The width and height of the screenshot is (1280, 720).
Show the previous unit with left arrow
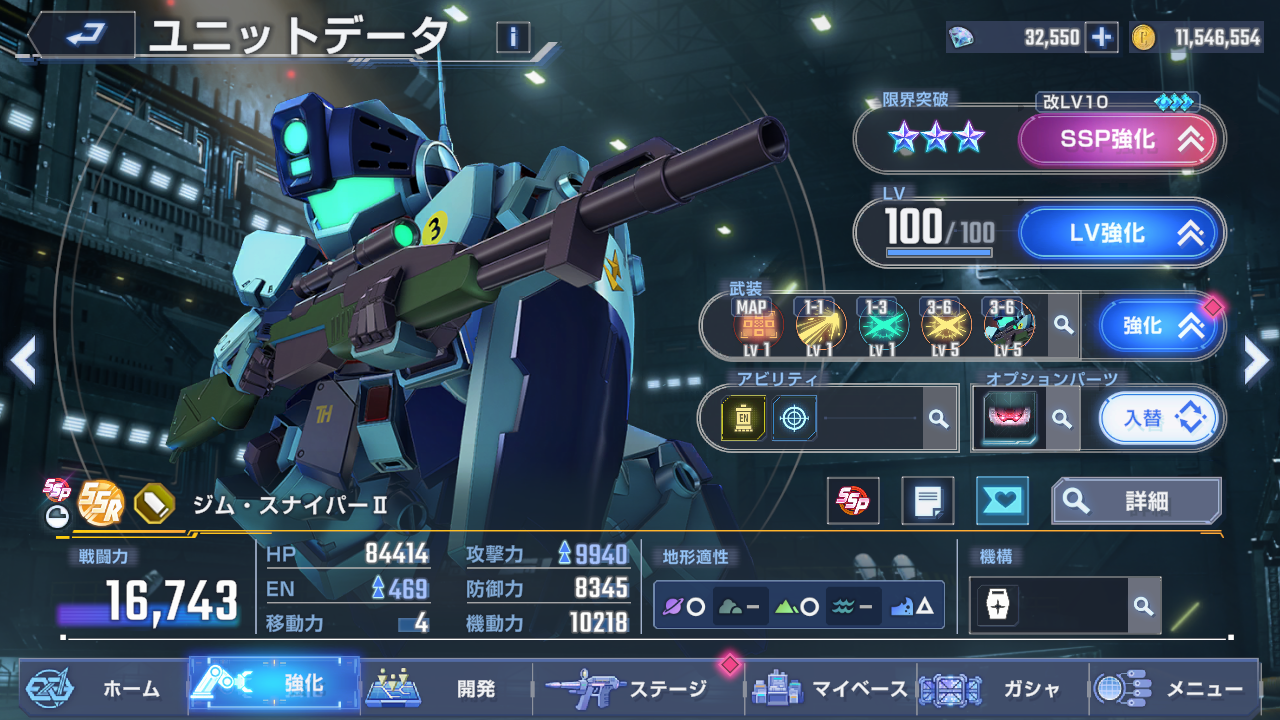(x=23, y=361)
